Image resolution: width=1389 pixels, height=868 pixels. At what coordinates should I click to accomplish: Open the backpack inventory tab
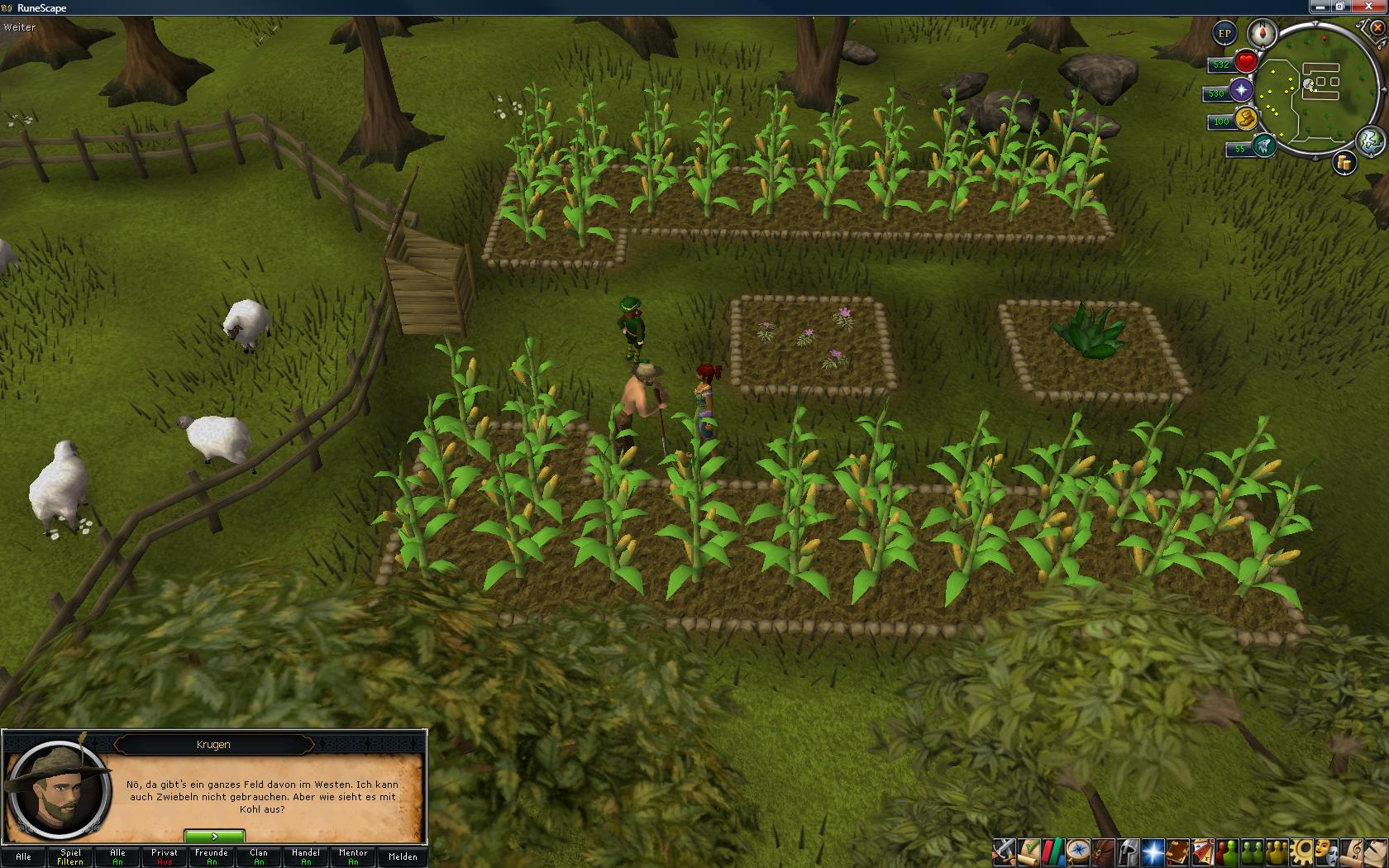click(1103, 851)
